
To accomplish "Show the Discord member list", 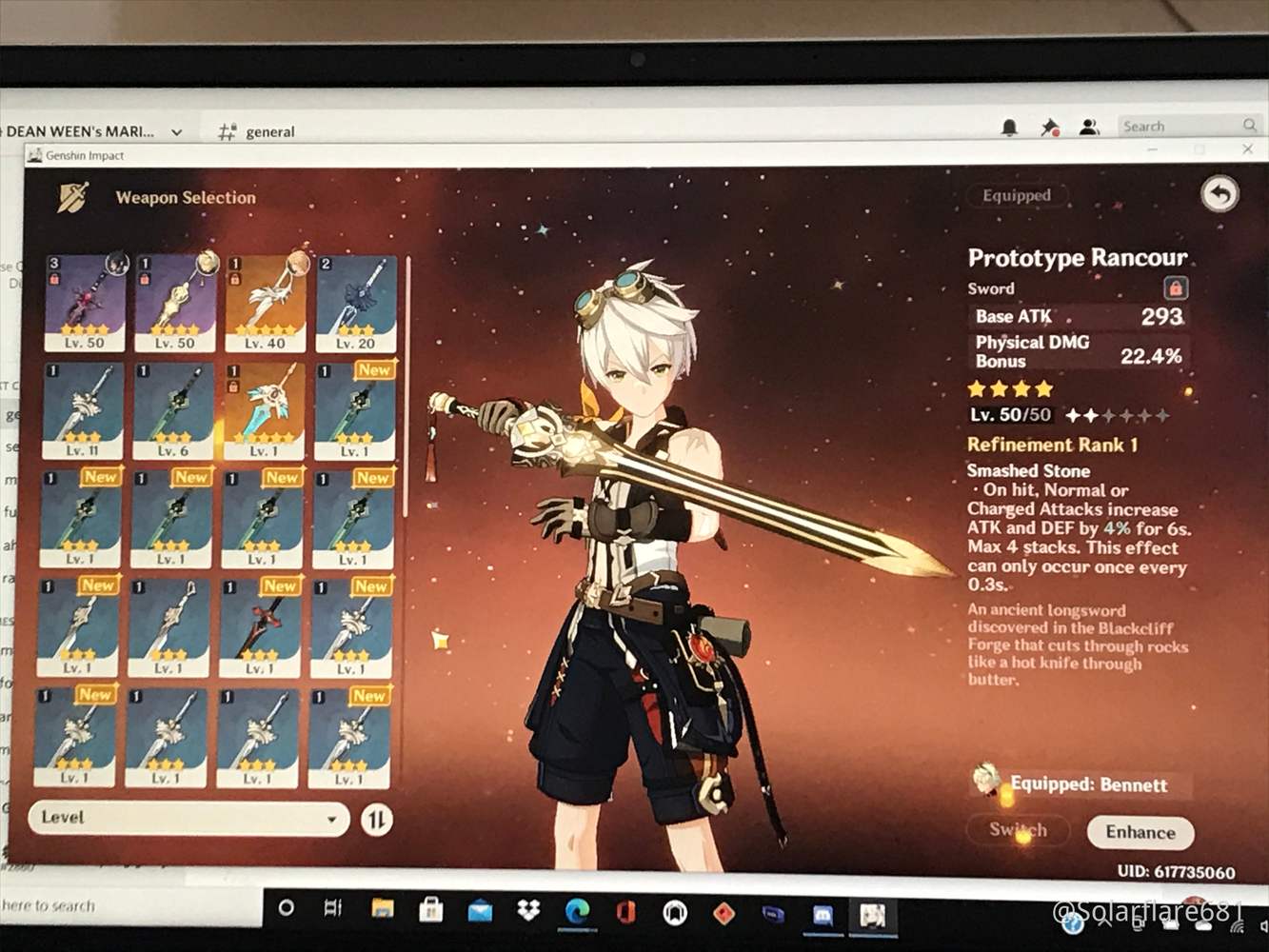I will (1087, 126).
